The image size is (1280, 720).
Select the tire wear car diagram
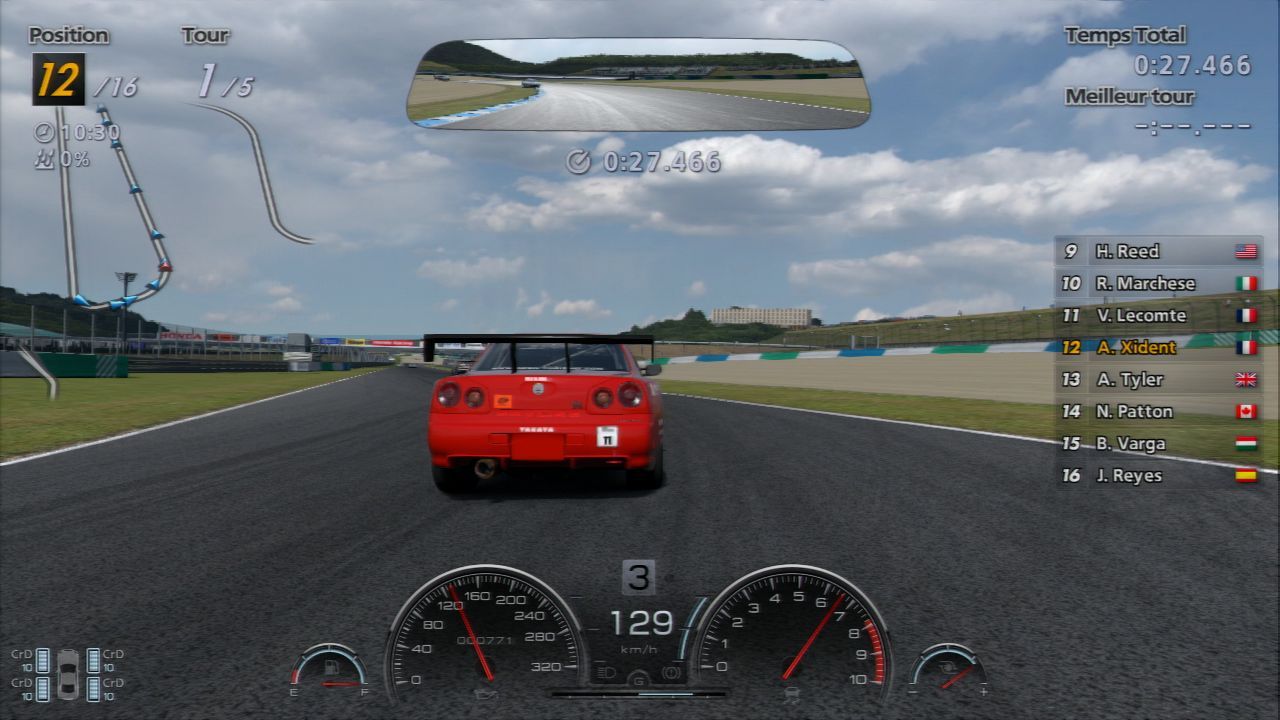[x=68, y=674]
